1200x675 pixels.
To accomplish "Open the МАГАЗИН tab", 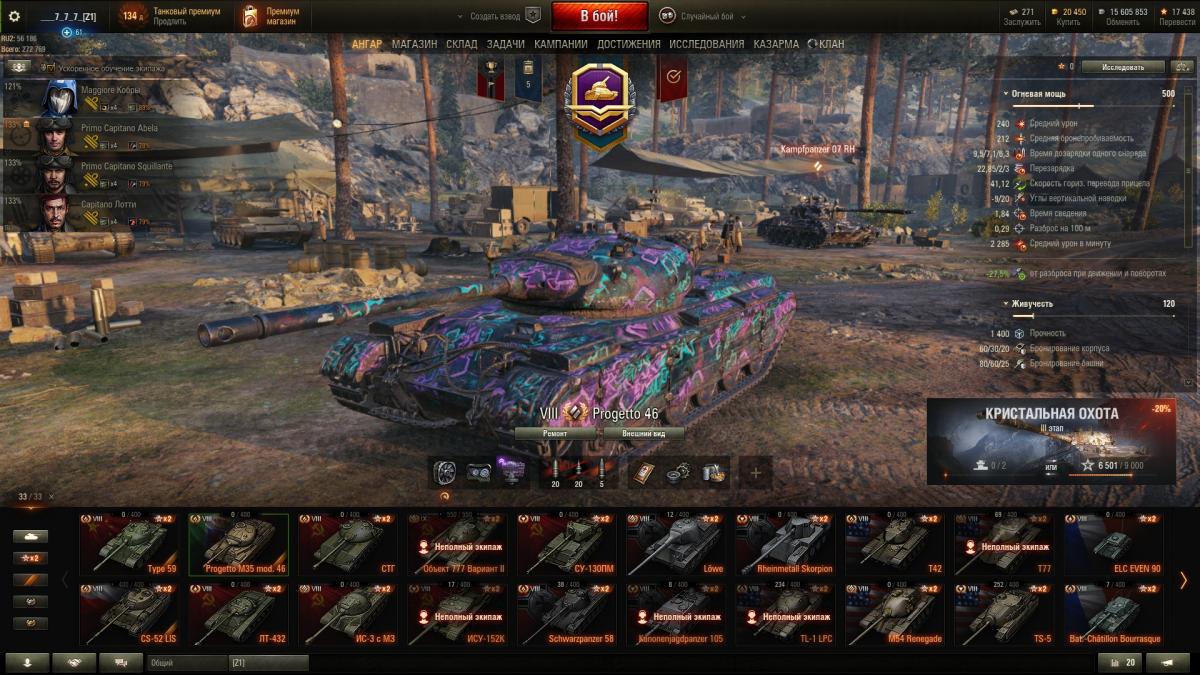I will (414, 44).
